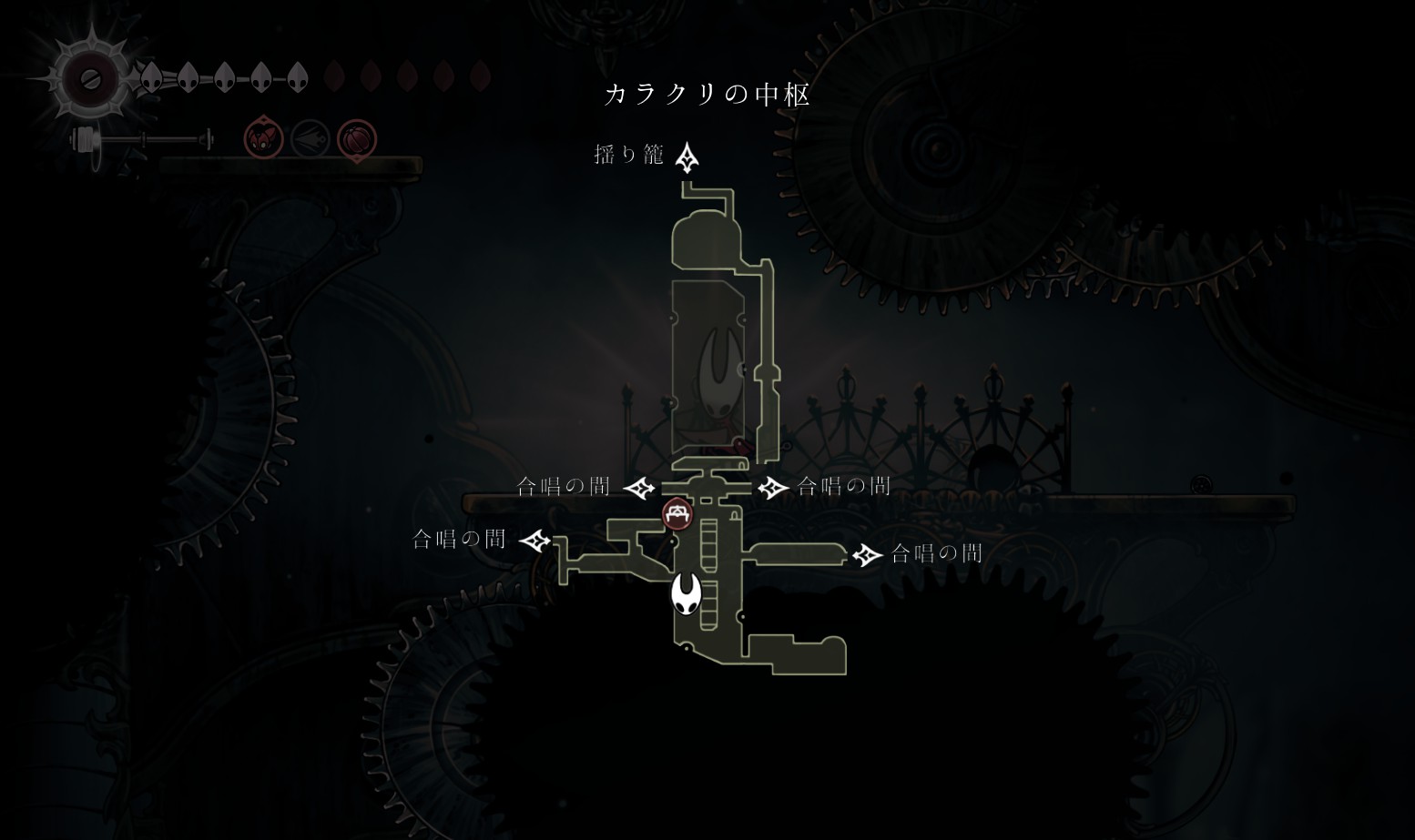Select the red bug-head tool icon
The width and height of the screenshot is (1415, 840).
pos(264,139)
